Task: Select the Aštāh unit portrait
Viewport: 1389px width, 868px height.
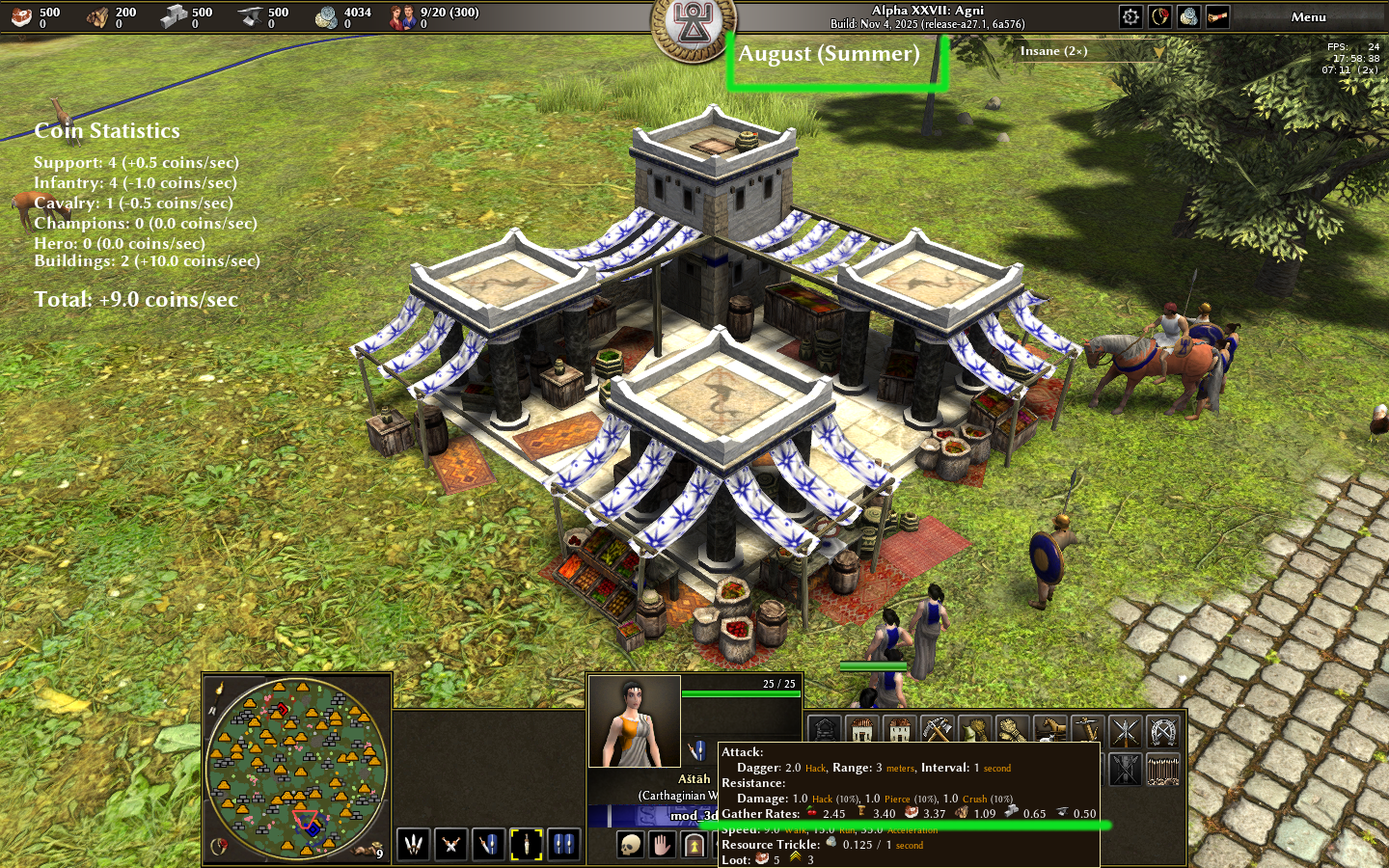Action: [x=634, y=721]
